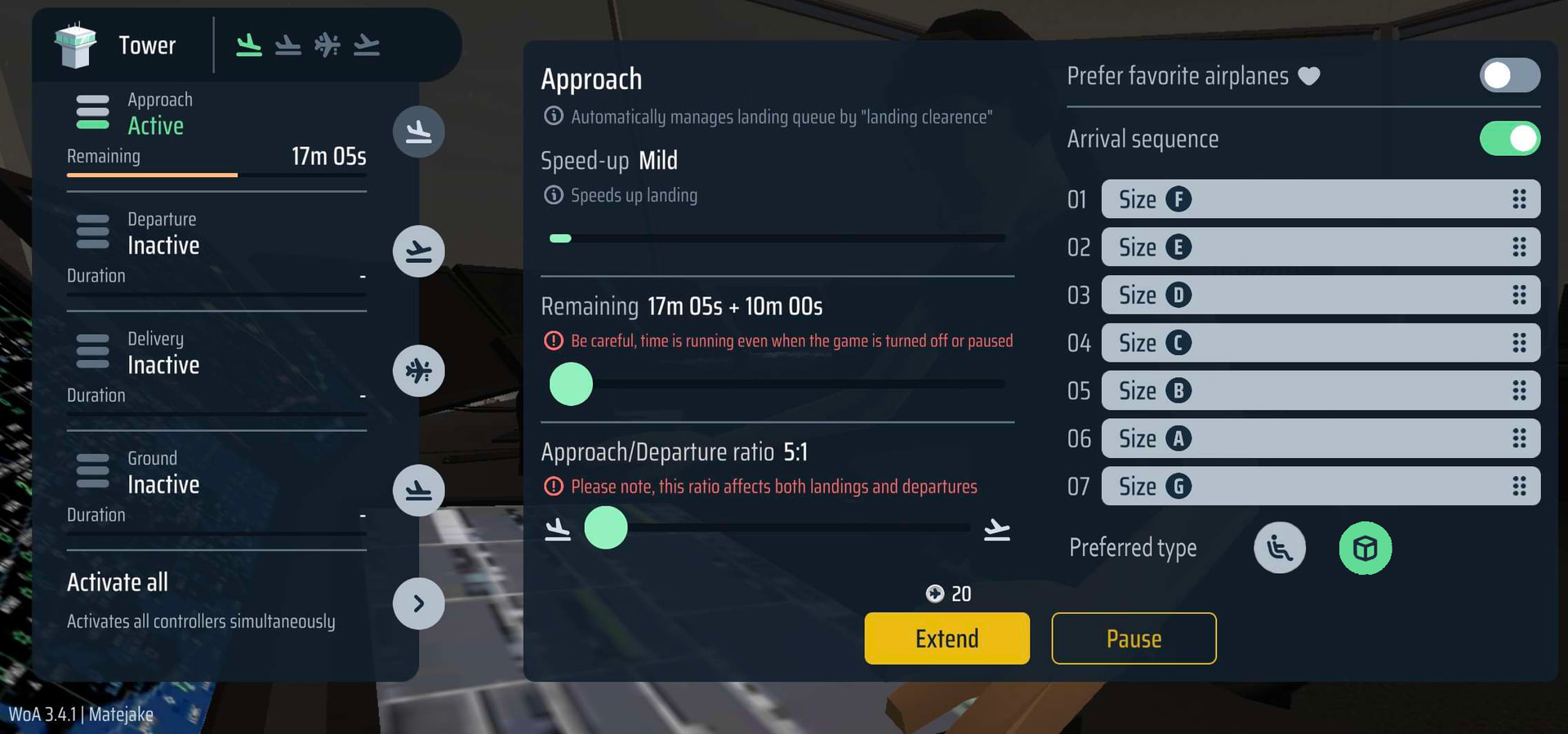This screenshot has height=734, width=1568.
Task: Click the Remaining time slider handle
Action: (x=571, y=384)
